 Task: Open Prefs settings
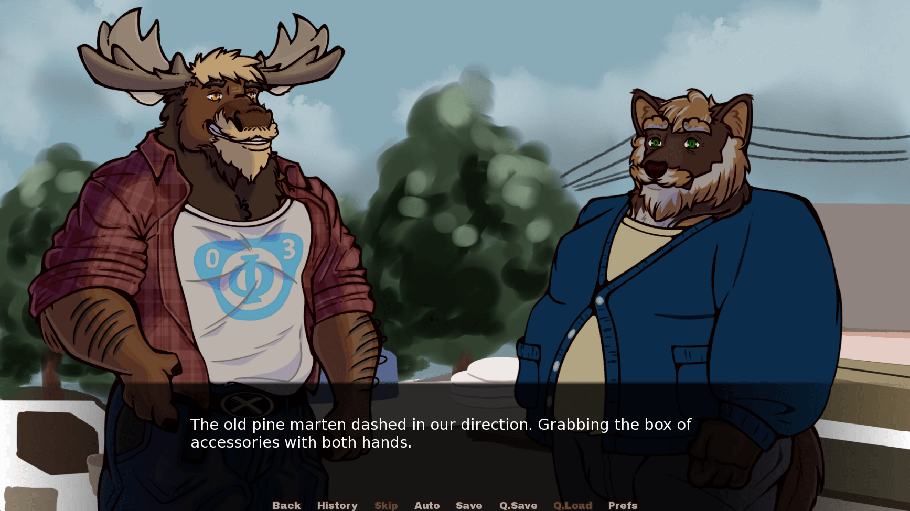tap(623, 505)
